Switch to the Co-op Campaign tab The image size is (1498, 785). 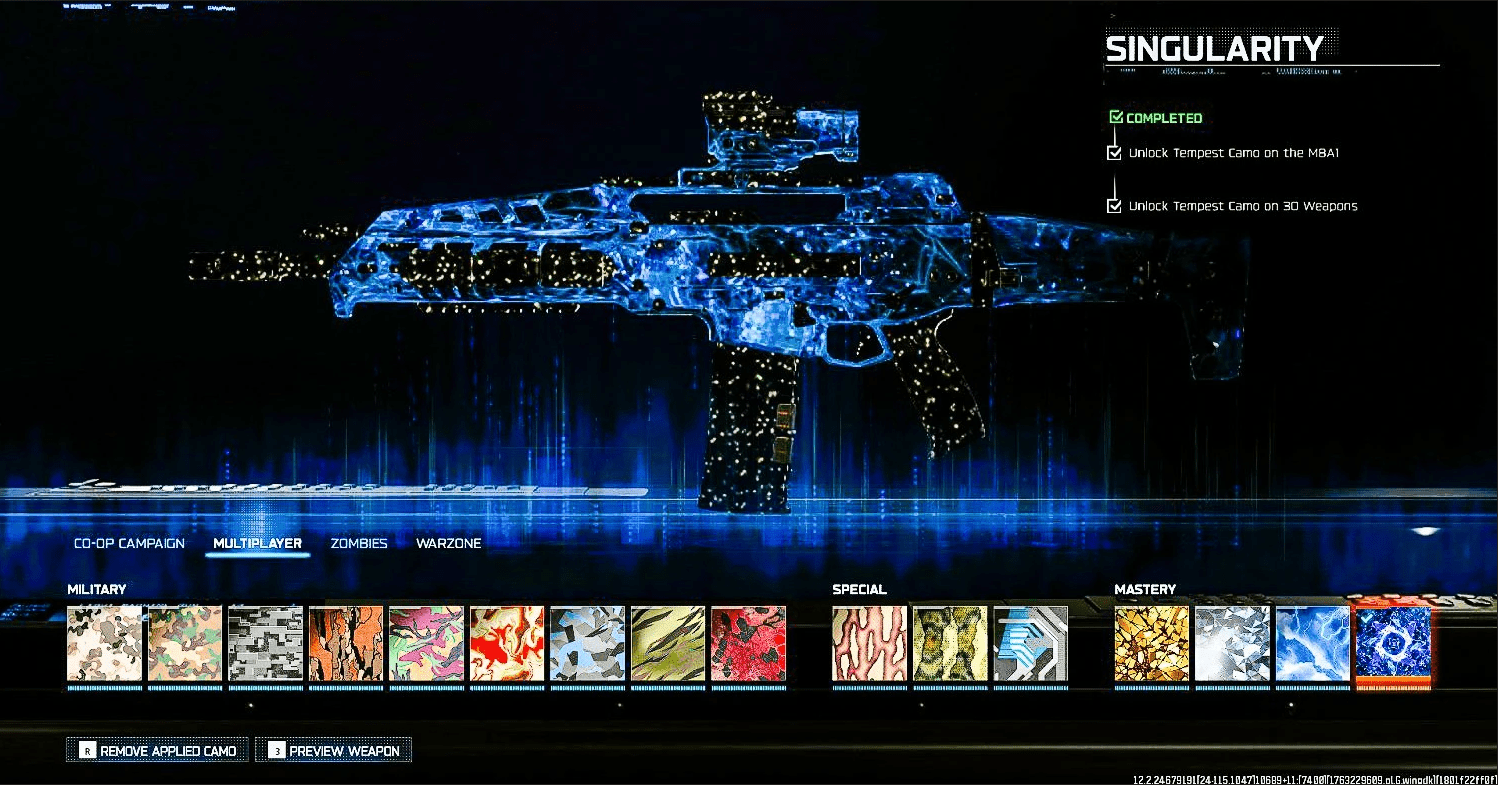pyautogui.click(x=128, y=543)
